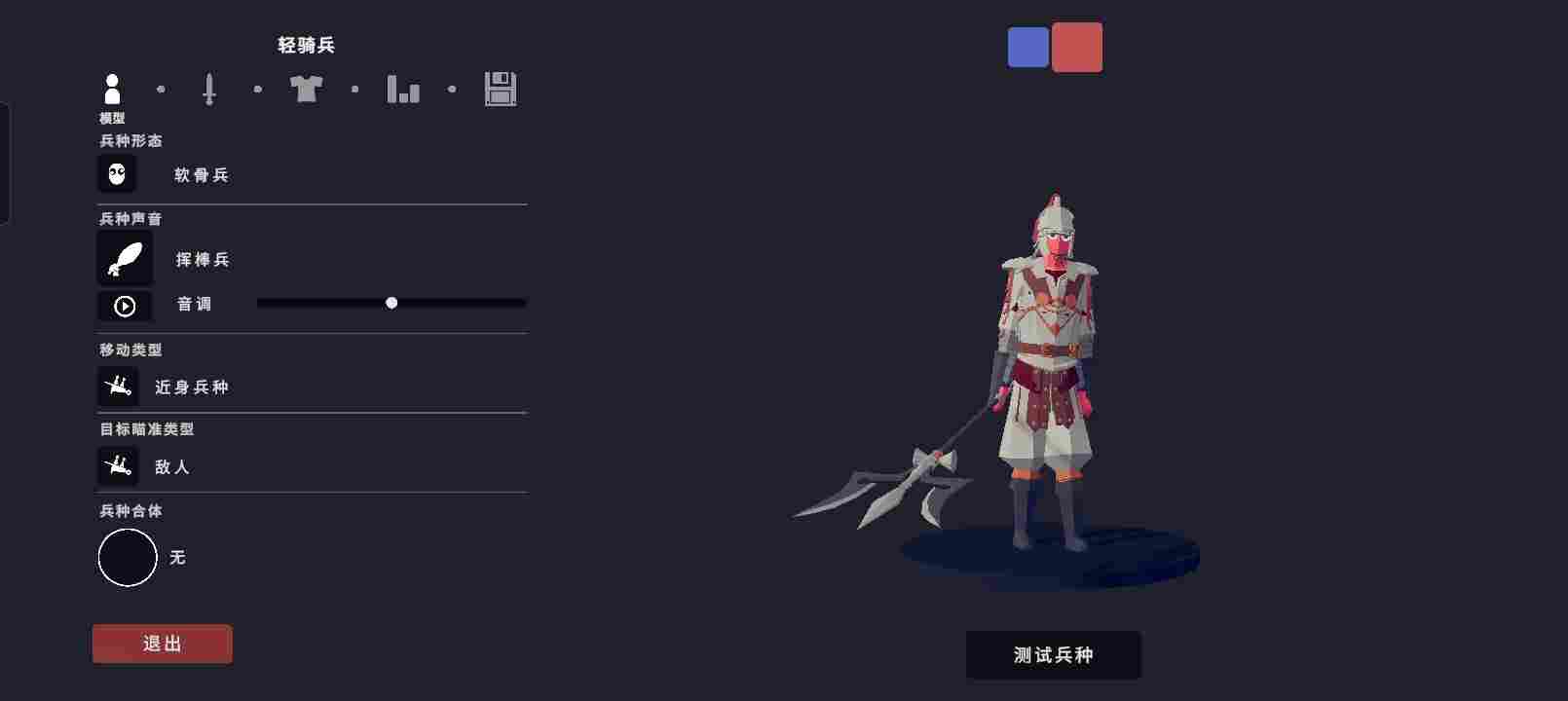Select the sword weapon settings icon
The width and height of the screenshot is (1568, 701).
coord(209,90)
